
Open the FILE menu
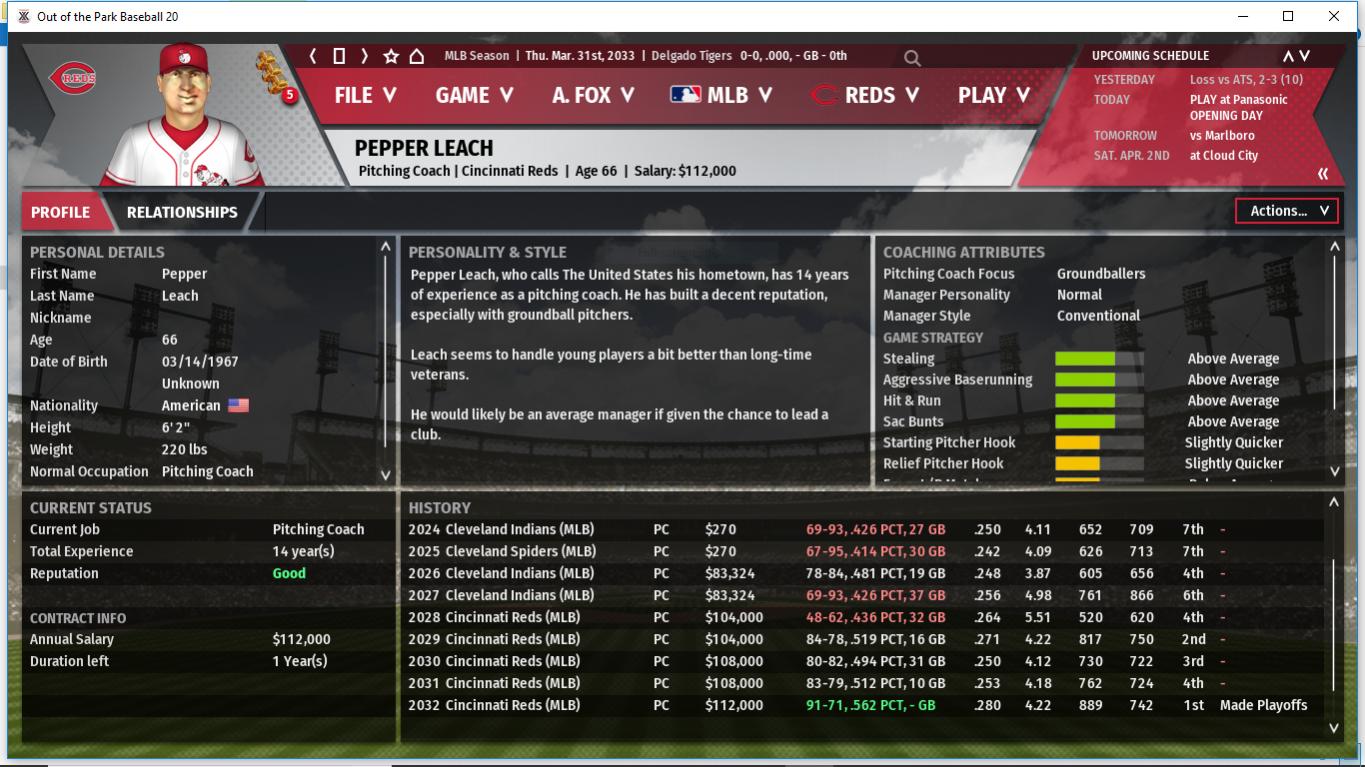click(365, 95)
